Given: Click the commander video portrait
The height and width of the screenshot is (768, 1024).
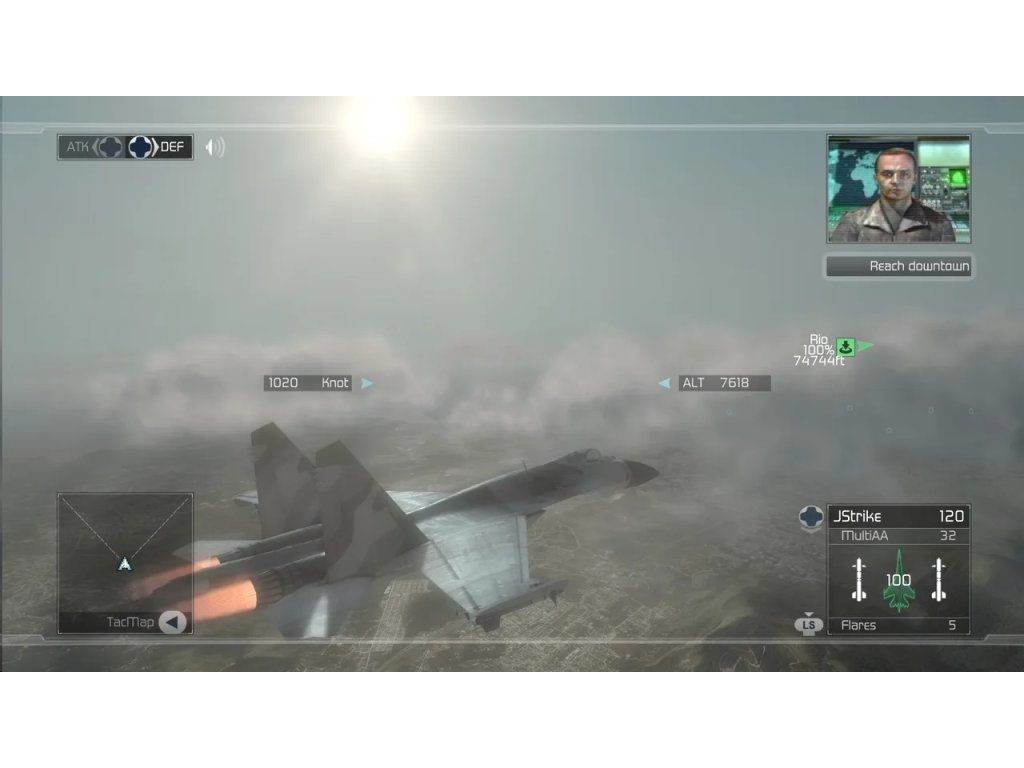Looking at the screenshot, I should 898,188.
